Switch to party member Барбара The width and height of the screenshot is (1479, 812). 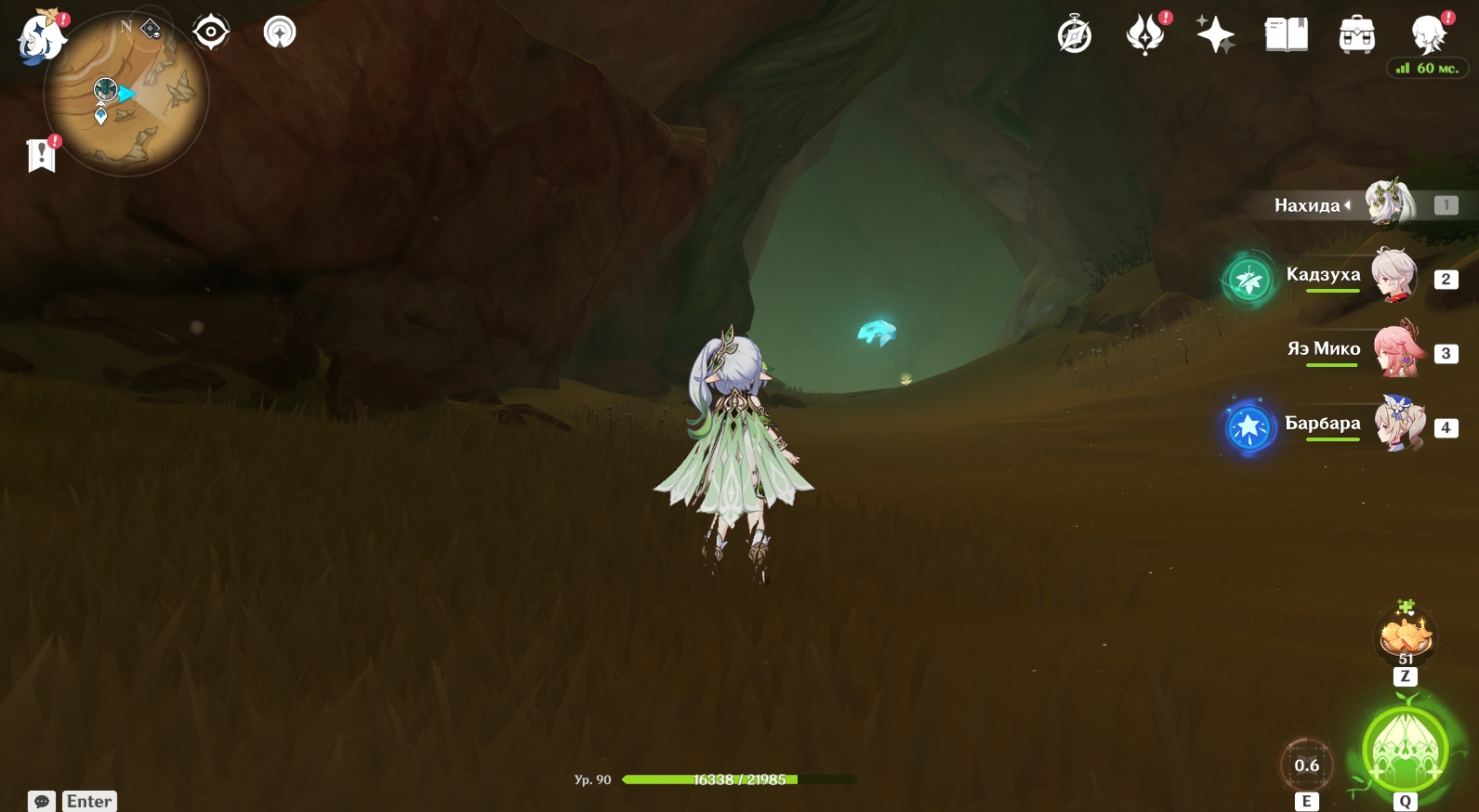pos(1399,425)
